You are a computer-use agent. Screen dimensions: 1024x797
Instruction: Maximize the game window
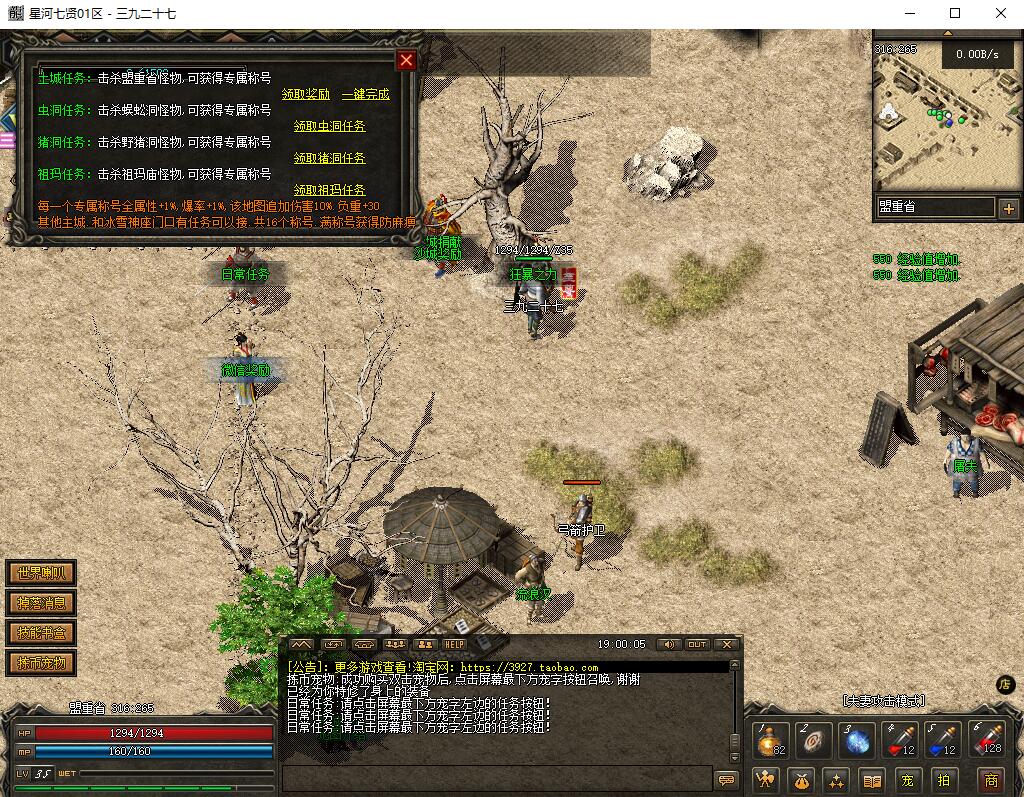coord(955,13)
